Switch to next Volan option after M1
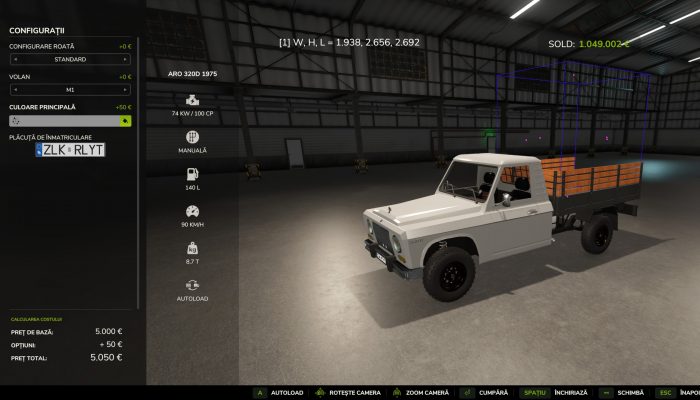This screenshot has width=700, height=400. pyautogui.click(x=127, y=90)
